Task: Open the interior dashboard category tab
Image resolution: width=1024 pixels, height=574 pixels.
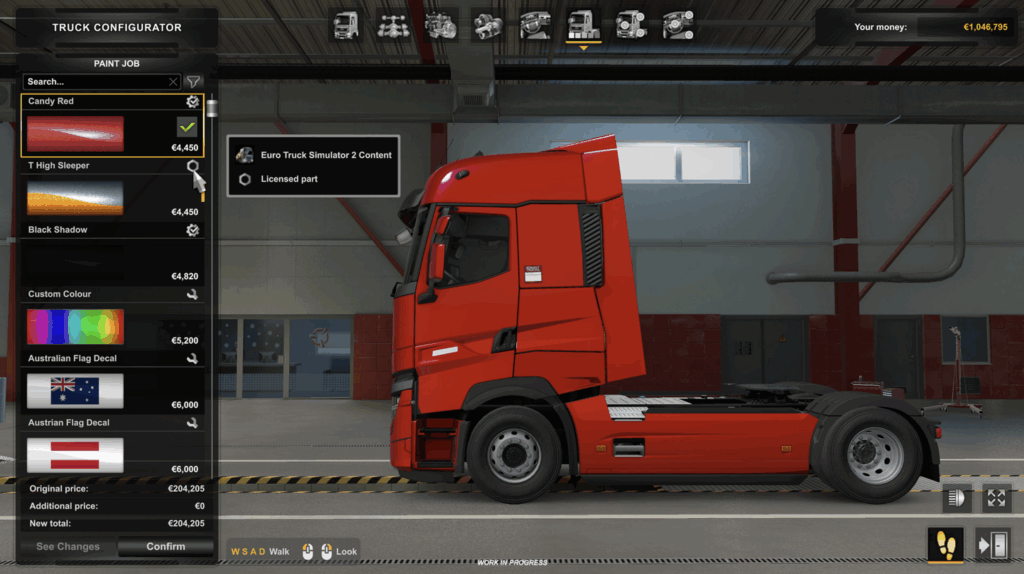Action: pyautogui.click(x=536, y=25)
